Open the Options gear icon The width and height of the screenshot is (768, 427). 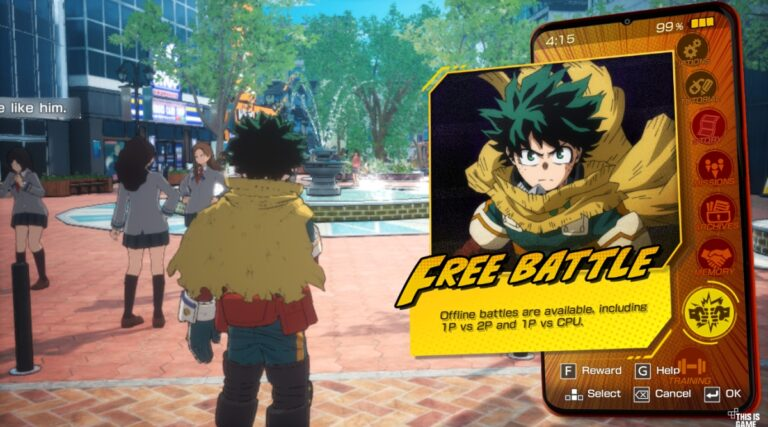(x=692, y=48)
